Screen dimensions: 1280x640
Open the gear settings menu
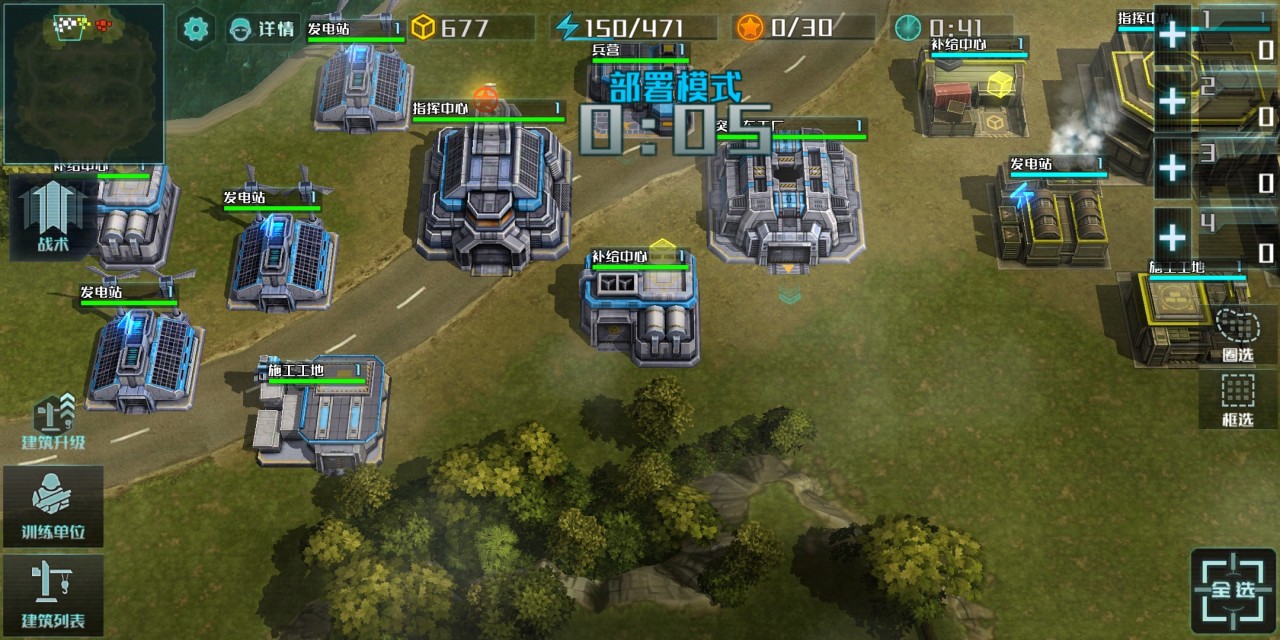tap(196, 28)
